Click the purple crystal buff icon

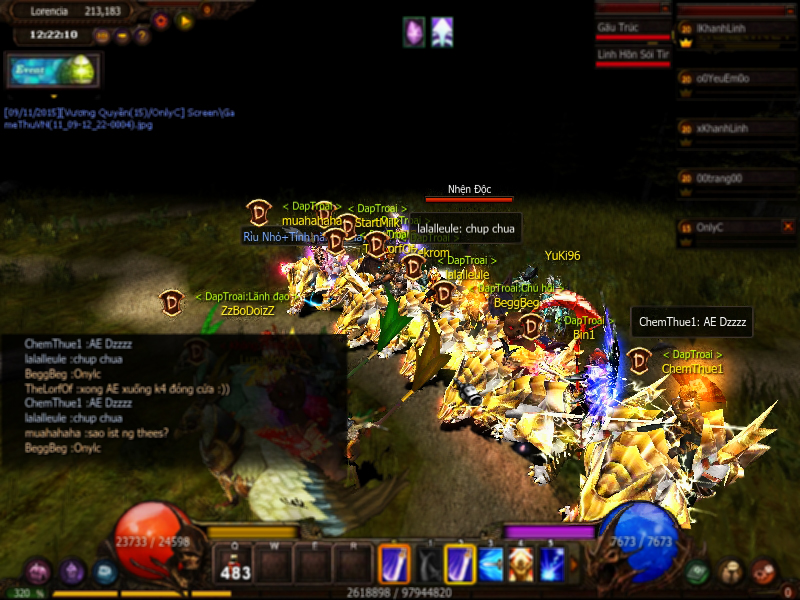pos(413,31)
